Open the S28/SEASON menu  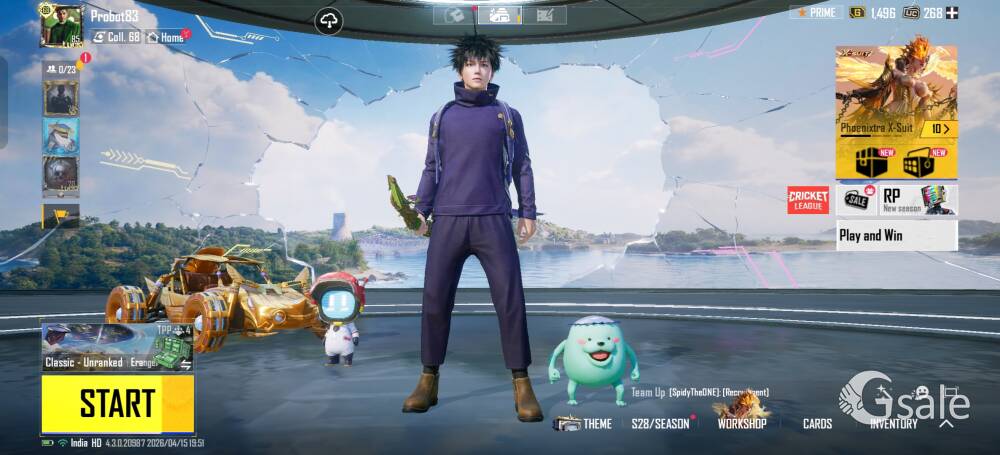661,424
